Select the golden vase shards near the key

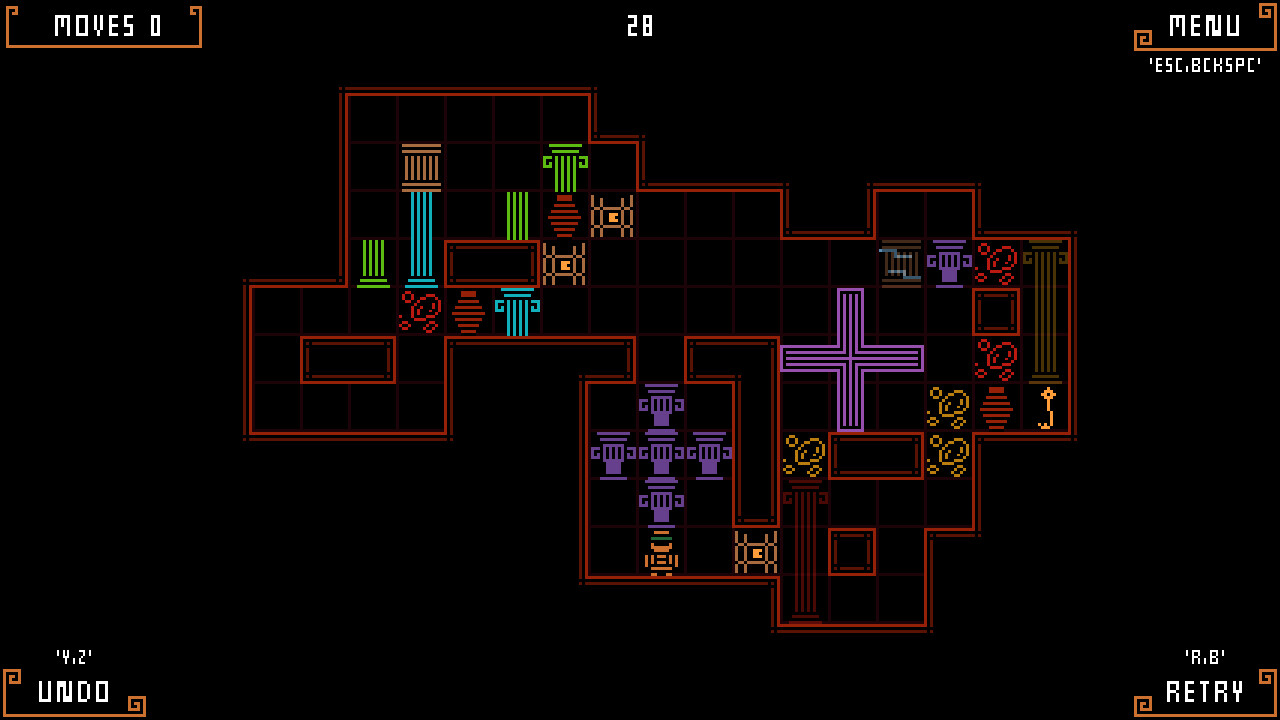coord(948,408)
